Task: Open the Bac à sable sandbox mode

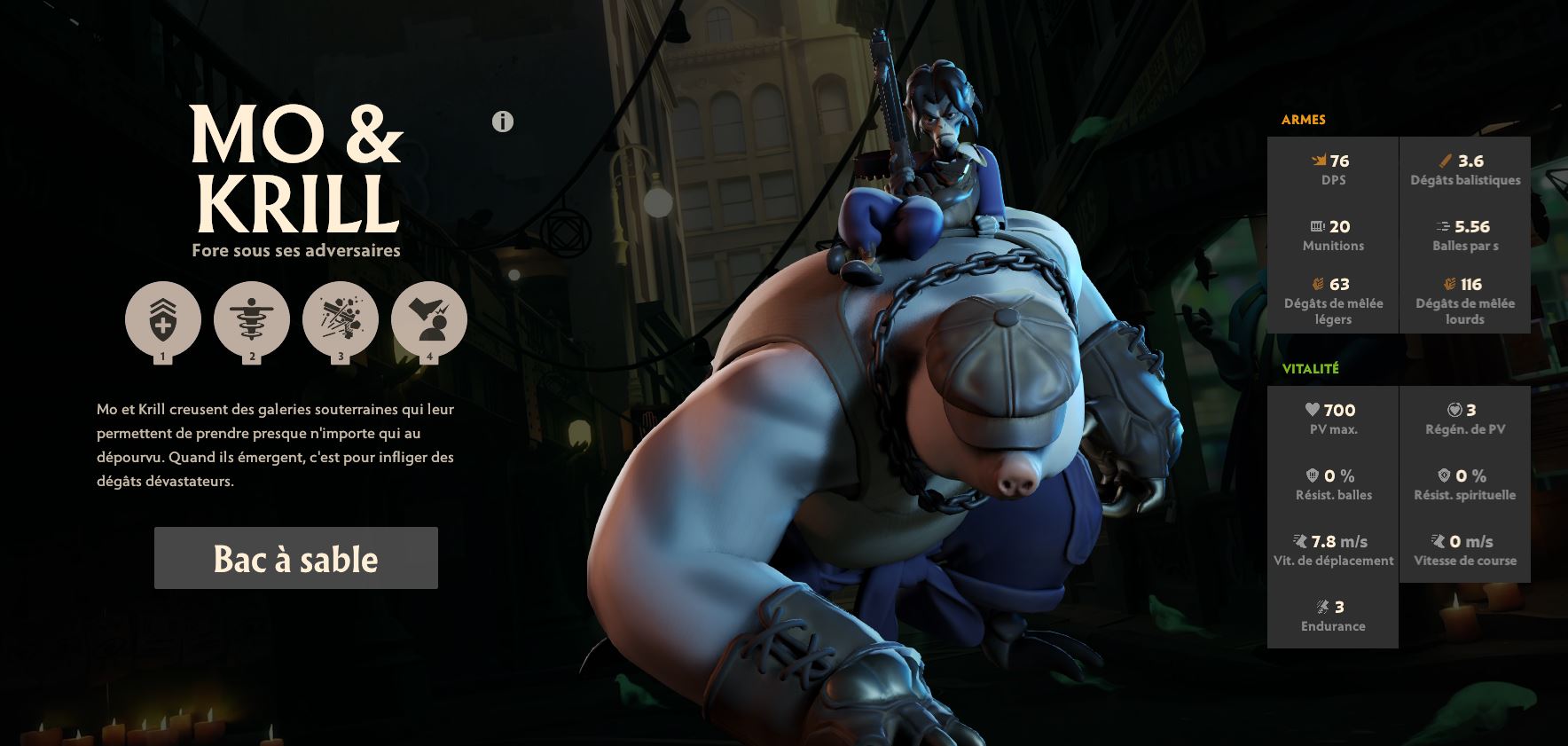Action: (295, 558)
